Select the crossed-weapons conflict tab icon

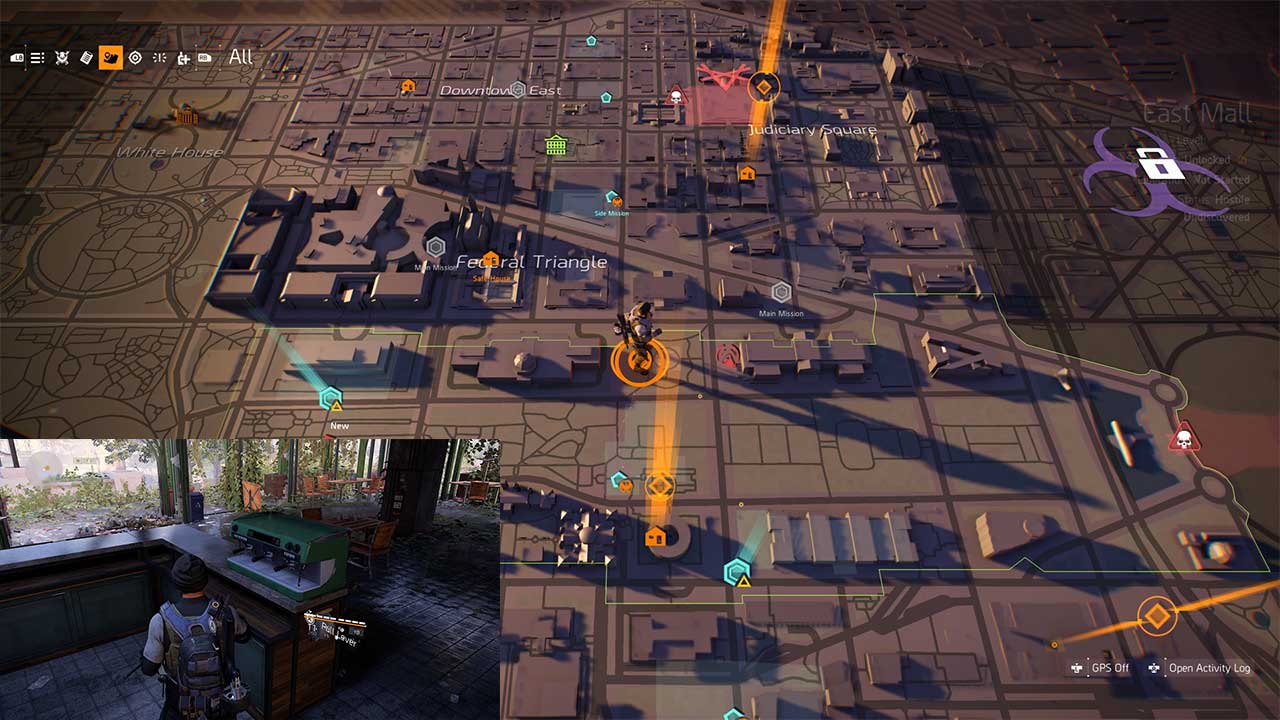pos(62,57)
